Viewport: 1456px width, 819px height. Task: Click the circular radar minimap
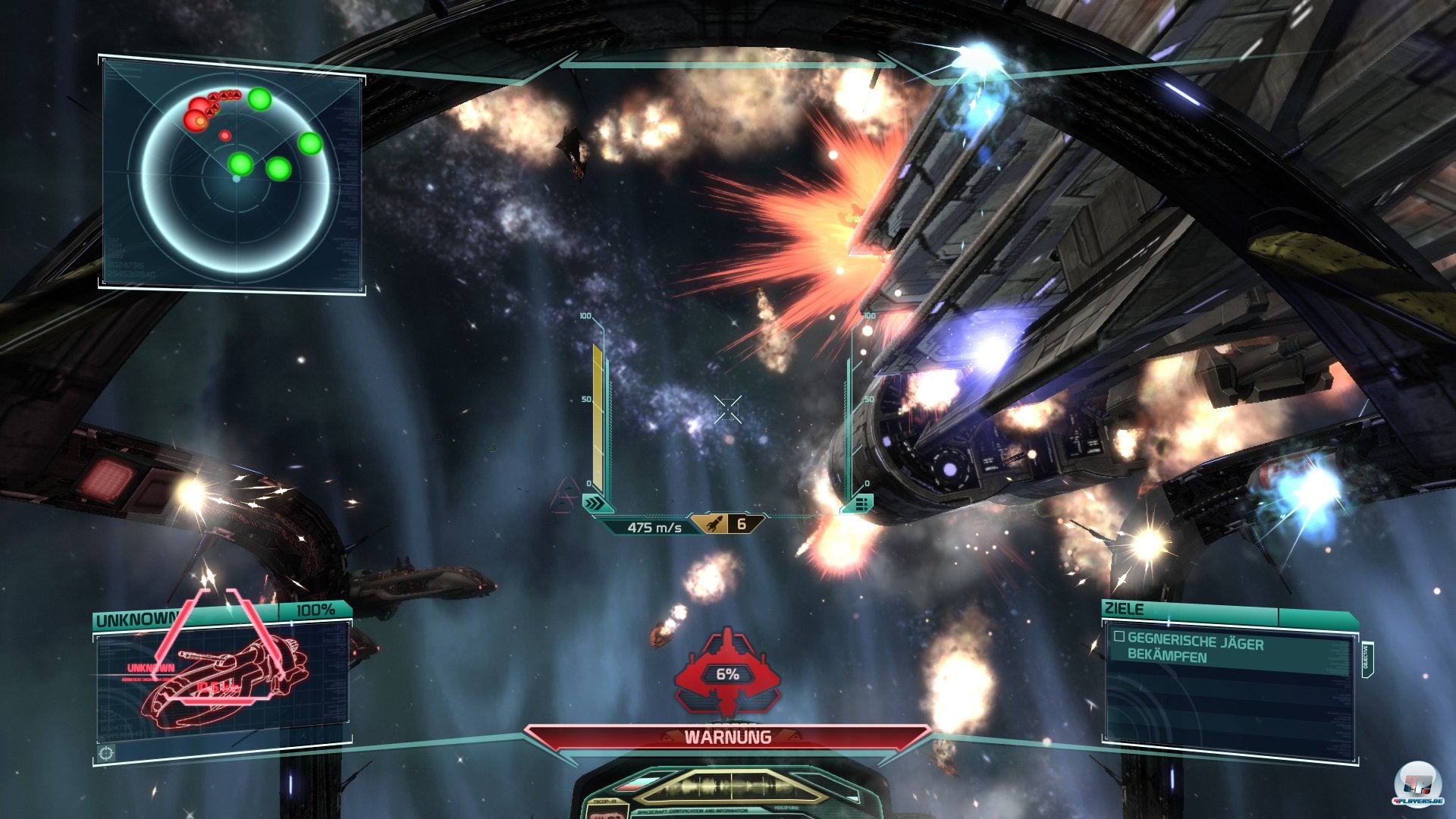[236, 175]
